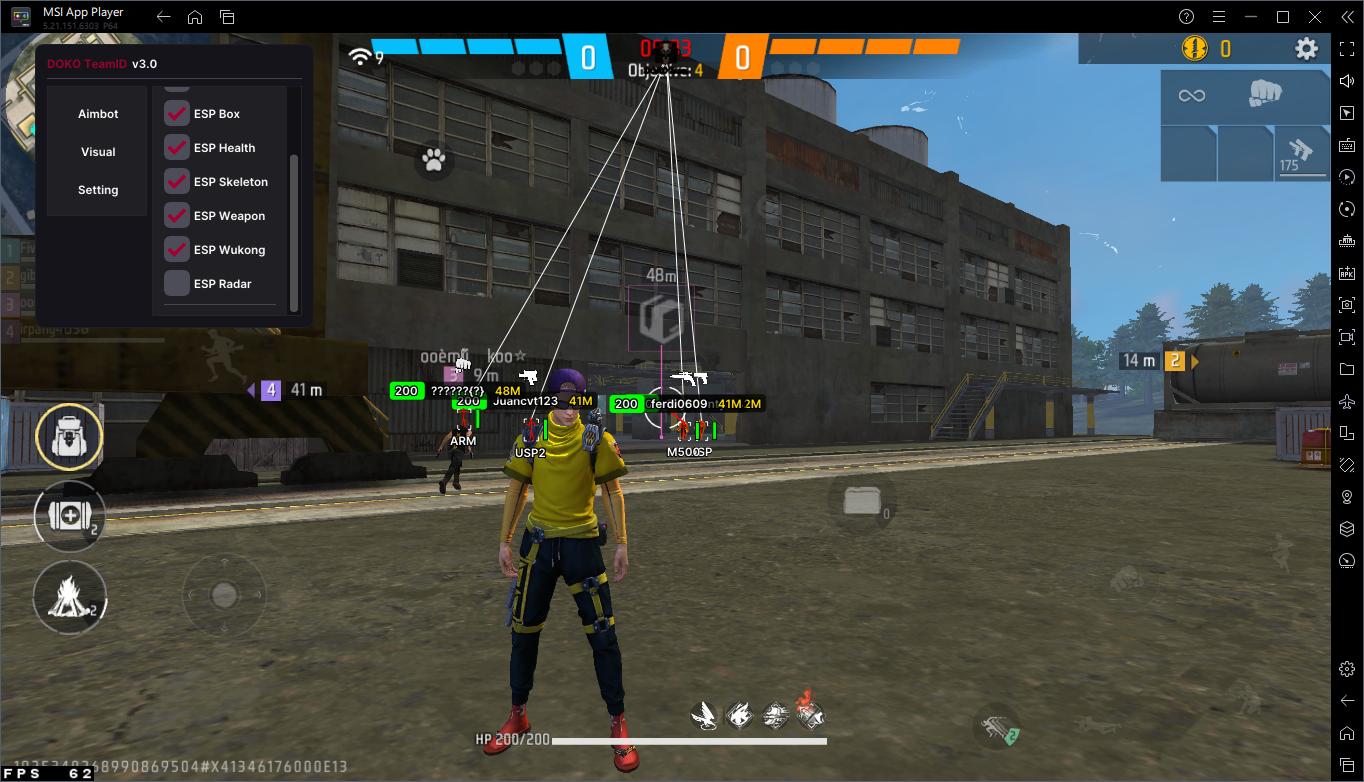The width and height of the screenshot is (1364, 782).
Task: Toggle ESP Weapon checkbox
Action: coord(177,216)
